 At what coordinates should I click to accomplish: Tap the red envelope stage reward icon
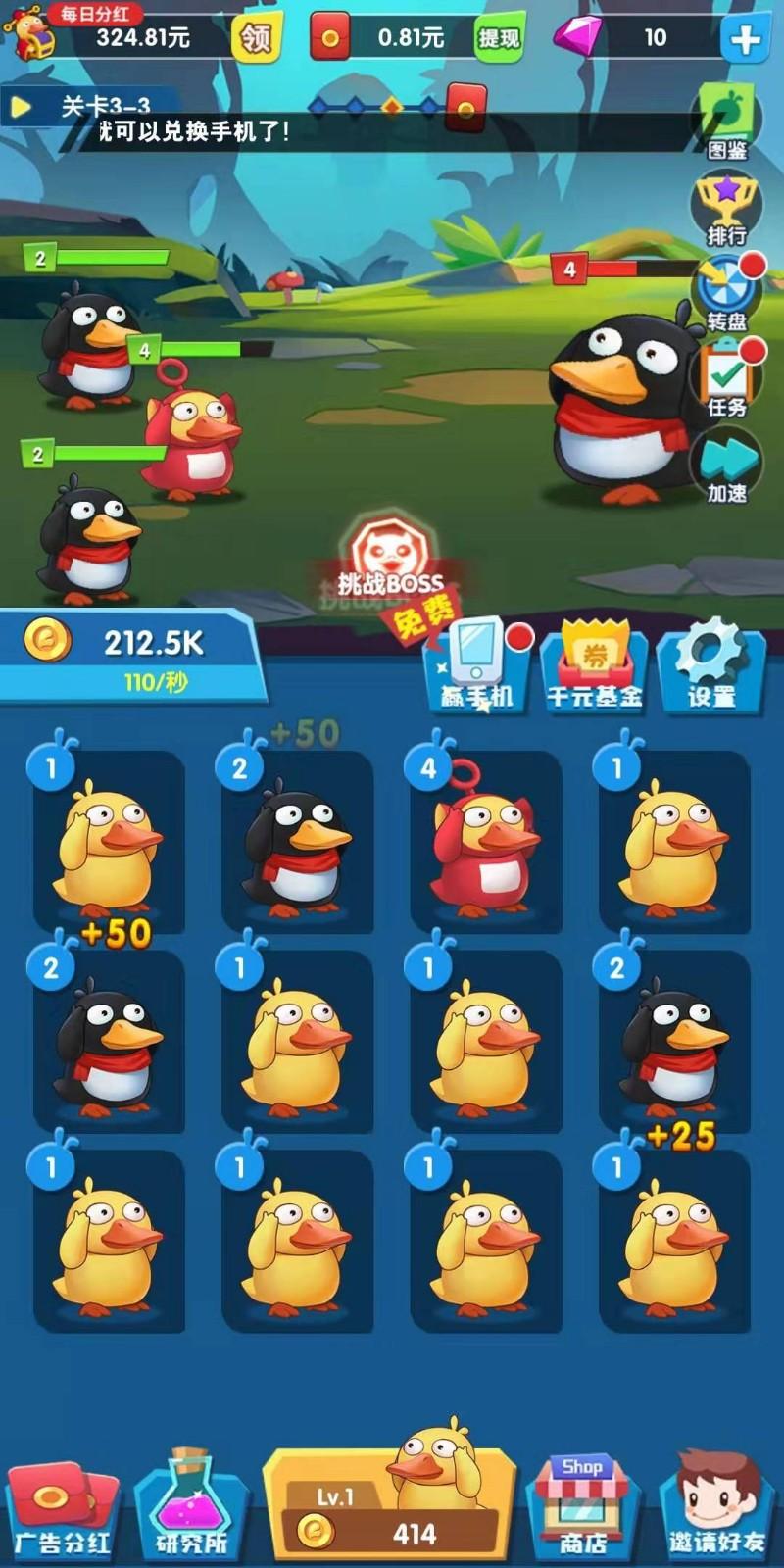(x=466, y=107)
